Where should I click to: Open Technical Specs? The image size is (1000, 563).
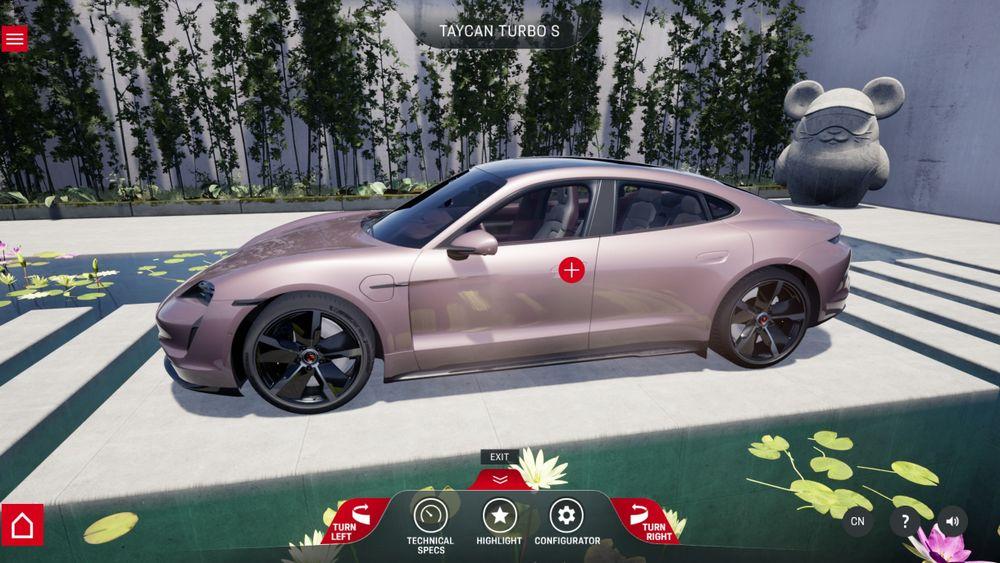(x=430, y=516)
